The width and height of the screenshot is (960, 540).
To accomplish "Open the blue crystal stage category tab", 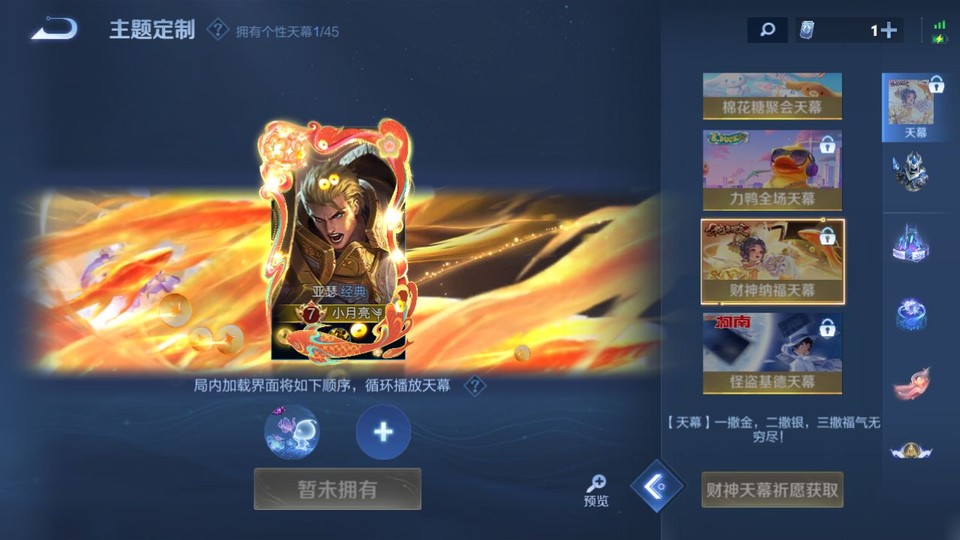I will pos(911,243).
